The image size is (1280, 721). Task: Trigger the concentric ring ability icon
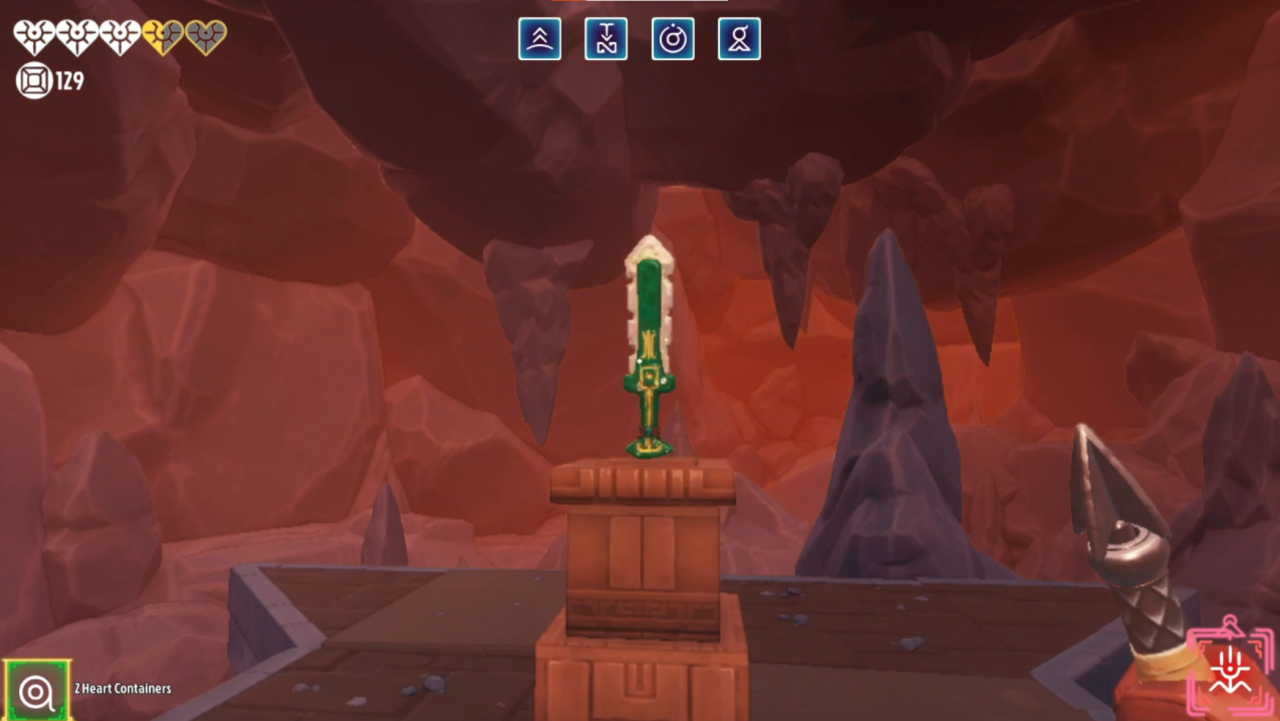673,39
